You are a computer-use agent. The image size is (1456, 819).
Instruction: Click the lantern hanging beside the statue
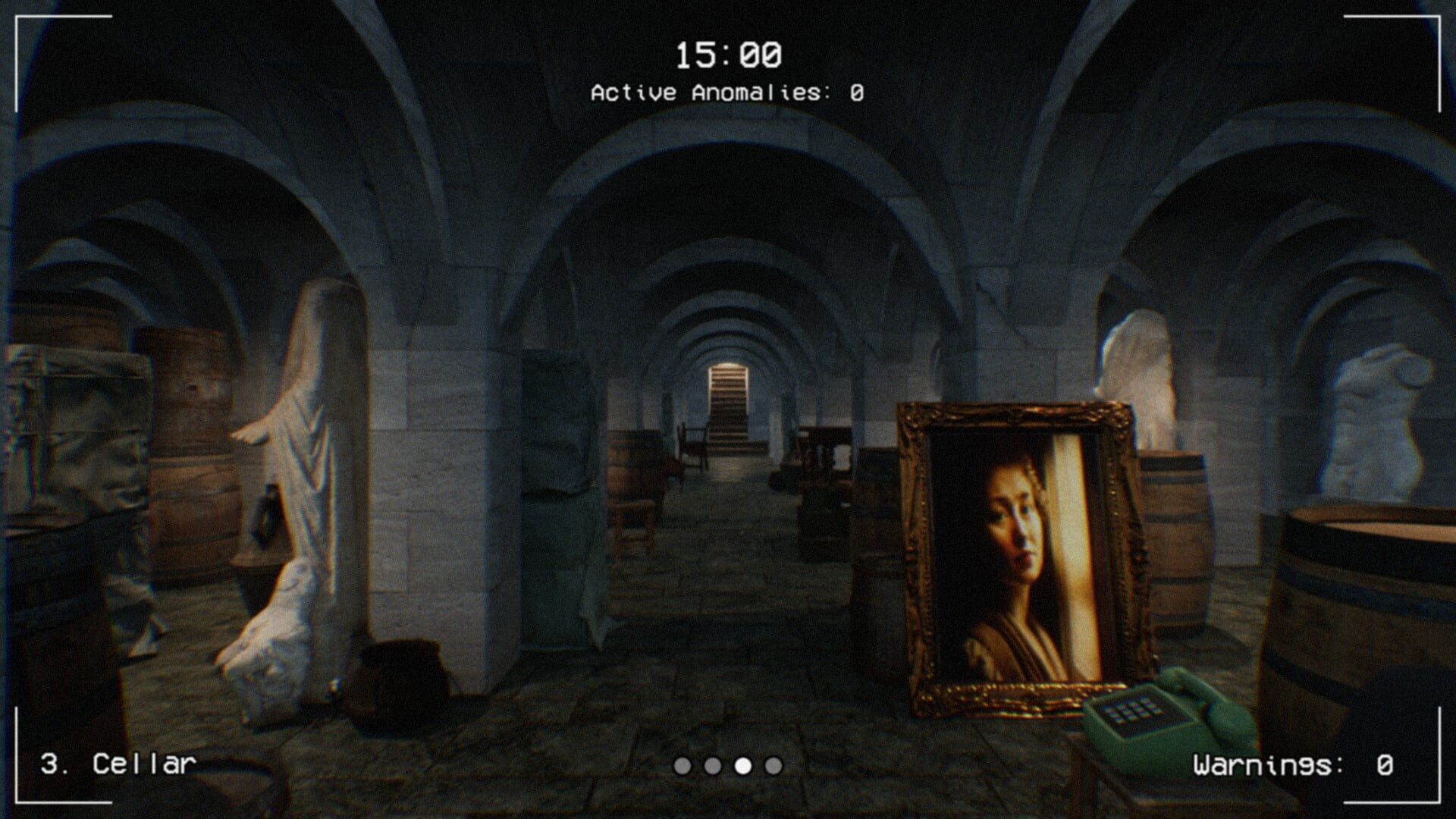point(267,516)
